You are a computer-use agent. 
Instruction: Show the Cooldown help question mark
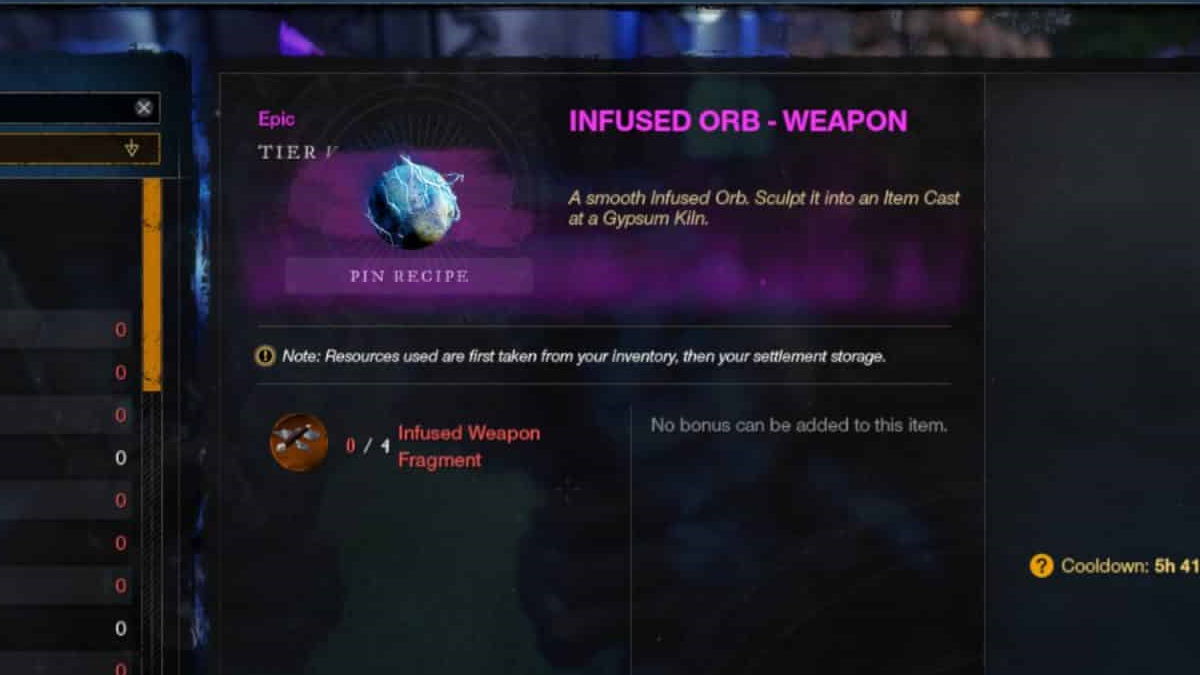tap(1041, 566)
